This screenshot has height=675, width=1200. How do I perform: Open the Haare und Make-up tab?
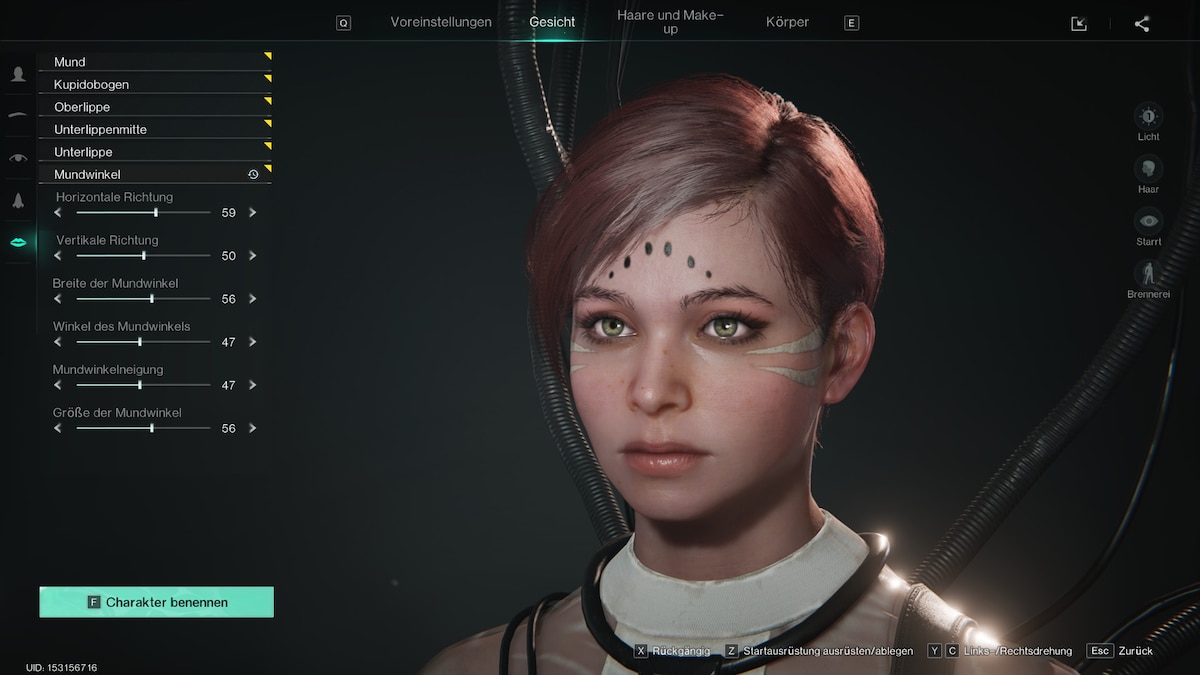pos(670,22)
